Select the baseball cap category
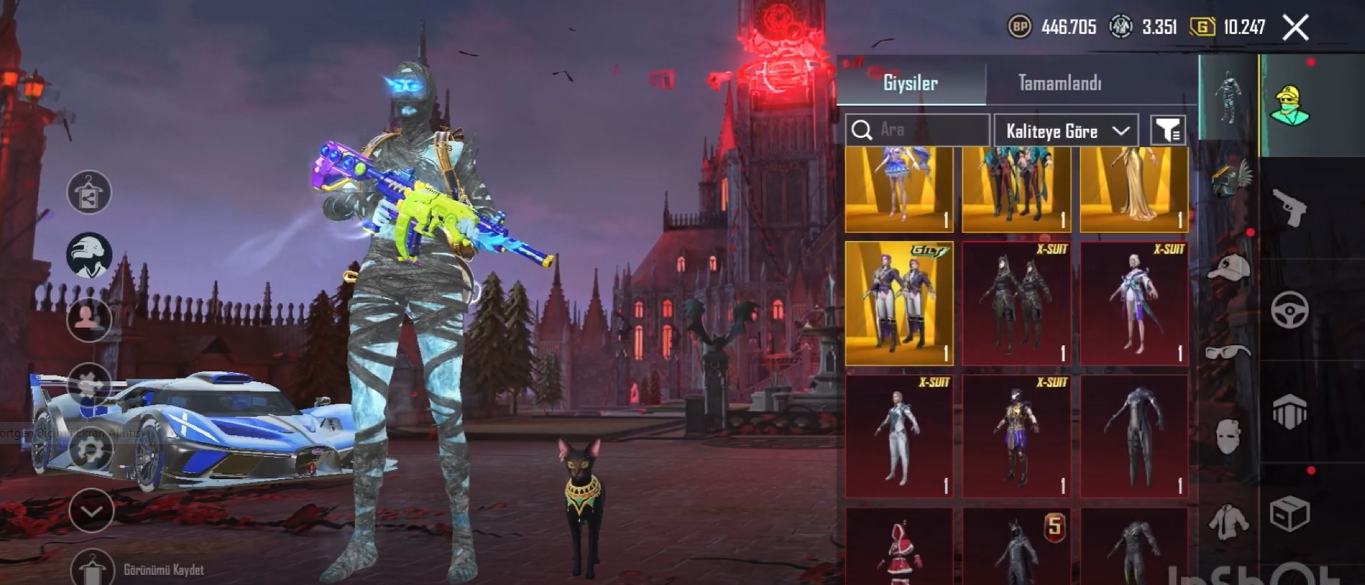This screenshot has height=585, width=1365. coord(1228,267)
